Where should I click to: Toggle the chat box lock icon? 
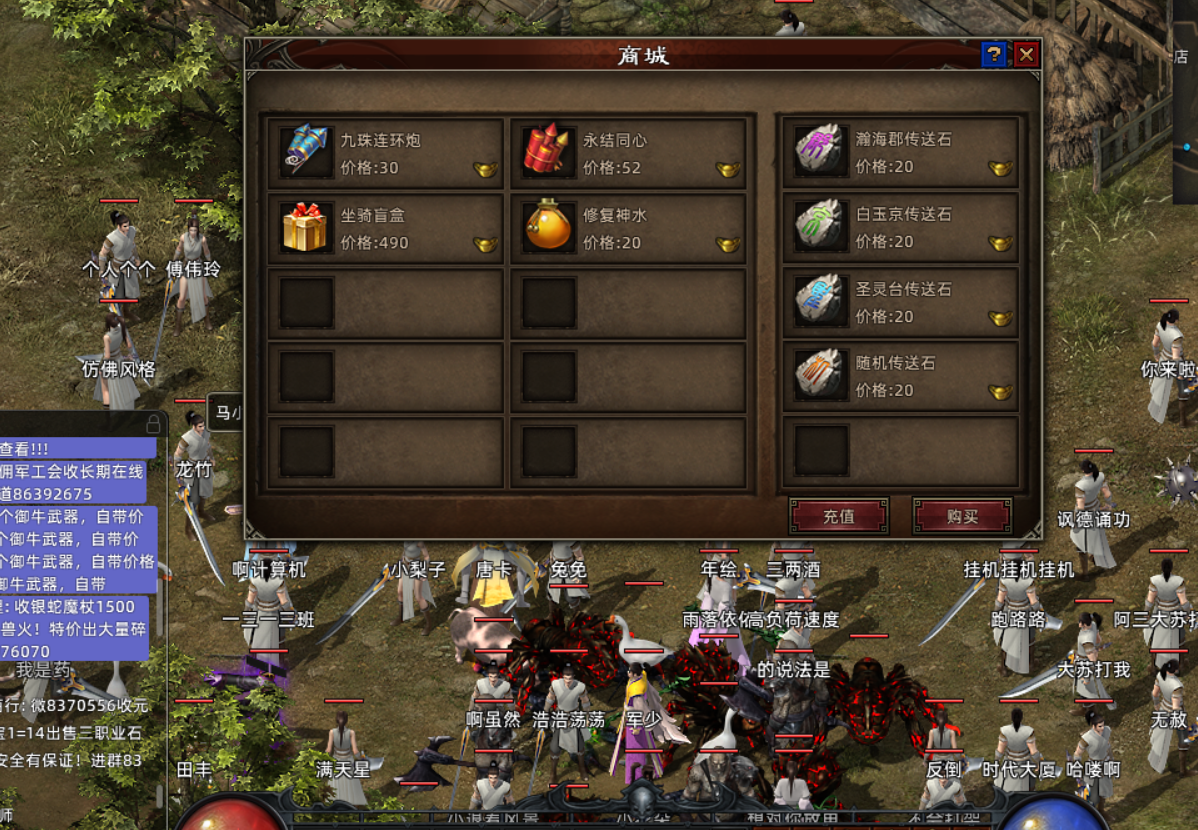153,423
